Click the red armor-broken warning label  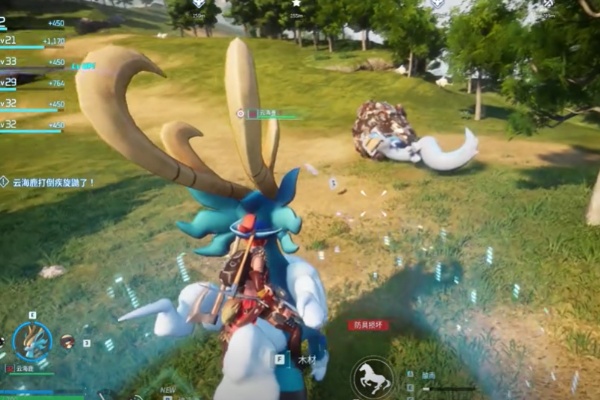tap(368, 325)
